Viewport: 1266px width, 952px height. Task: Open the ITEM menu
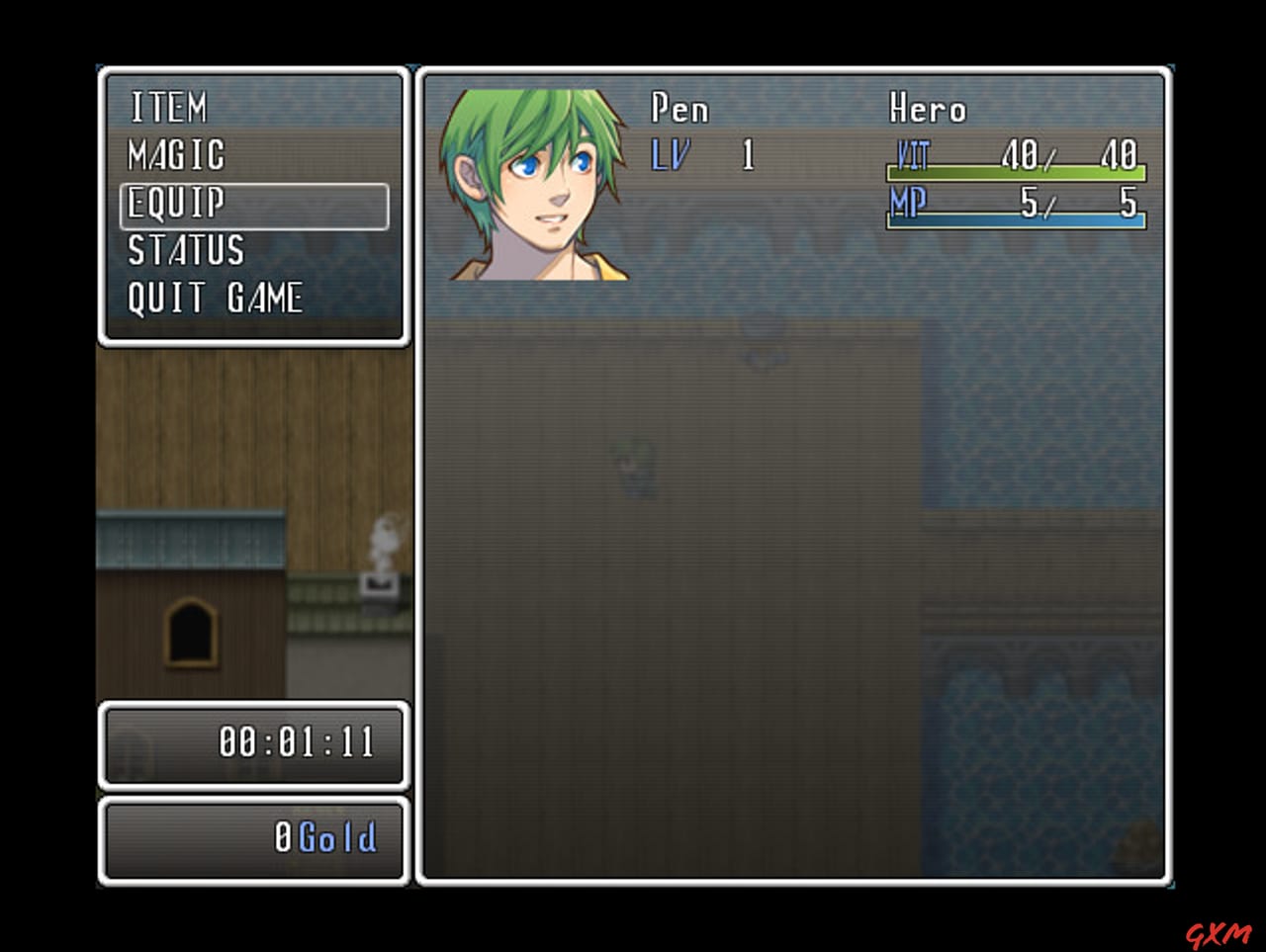[x=170, y=107]
